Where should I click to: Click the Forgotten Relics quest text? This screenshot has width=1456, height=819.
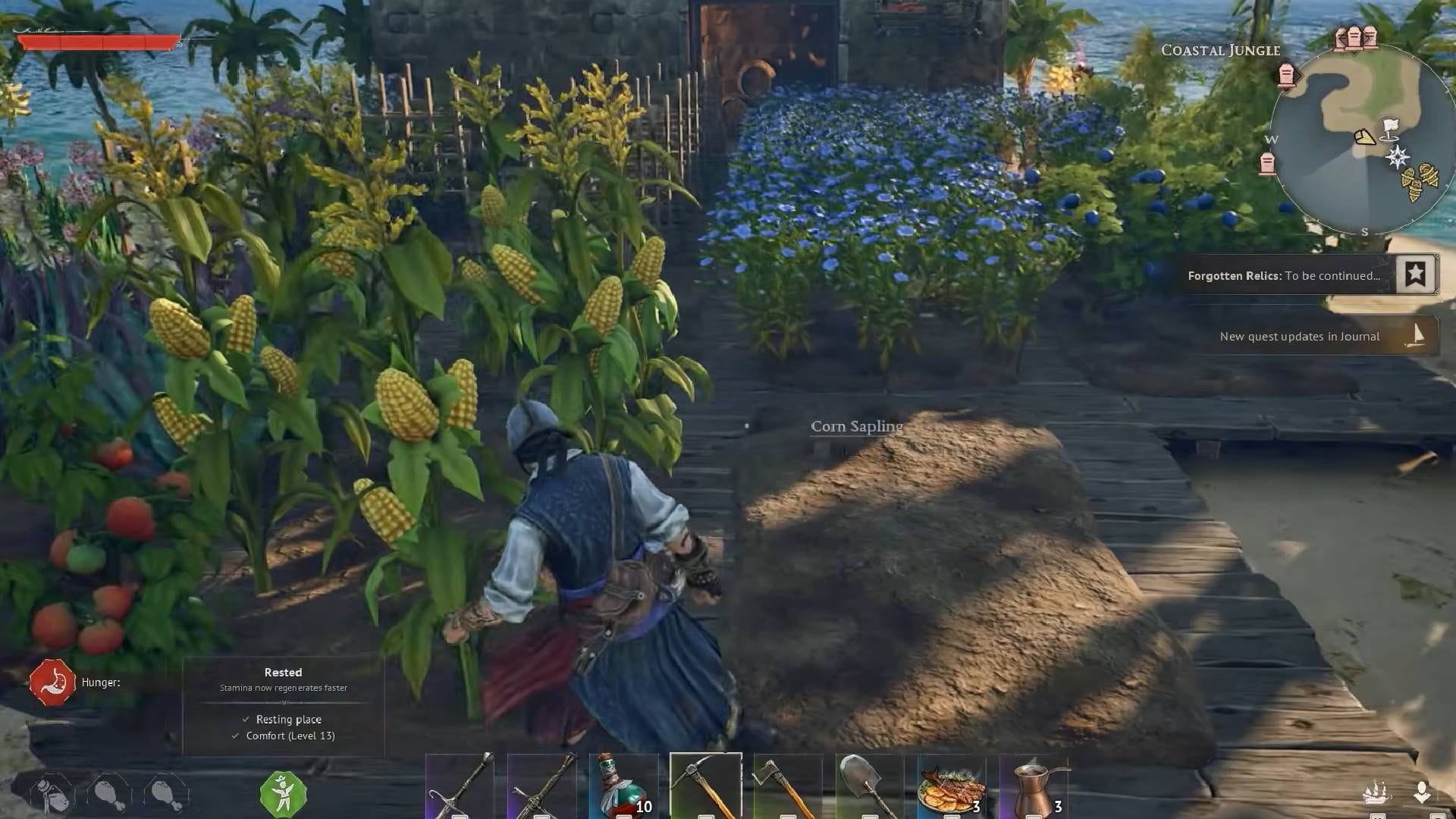[1235, 275]
